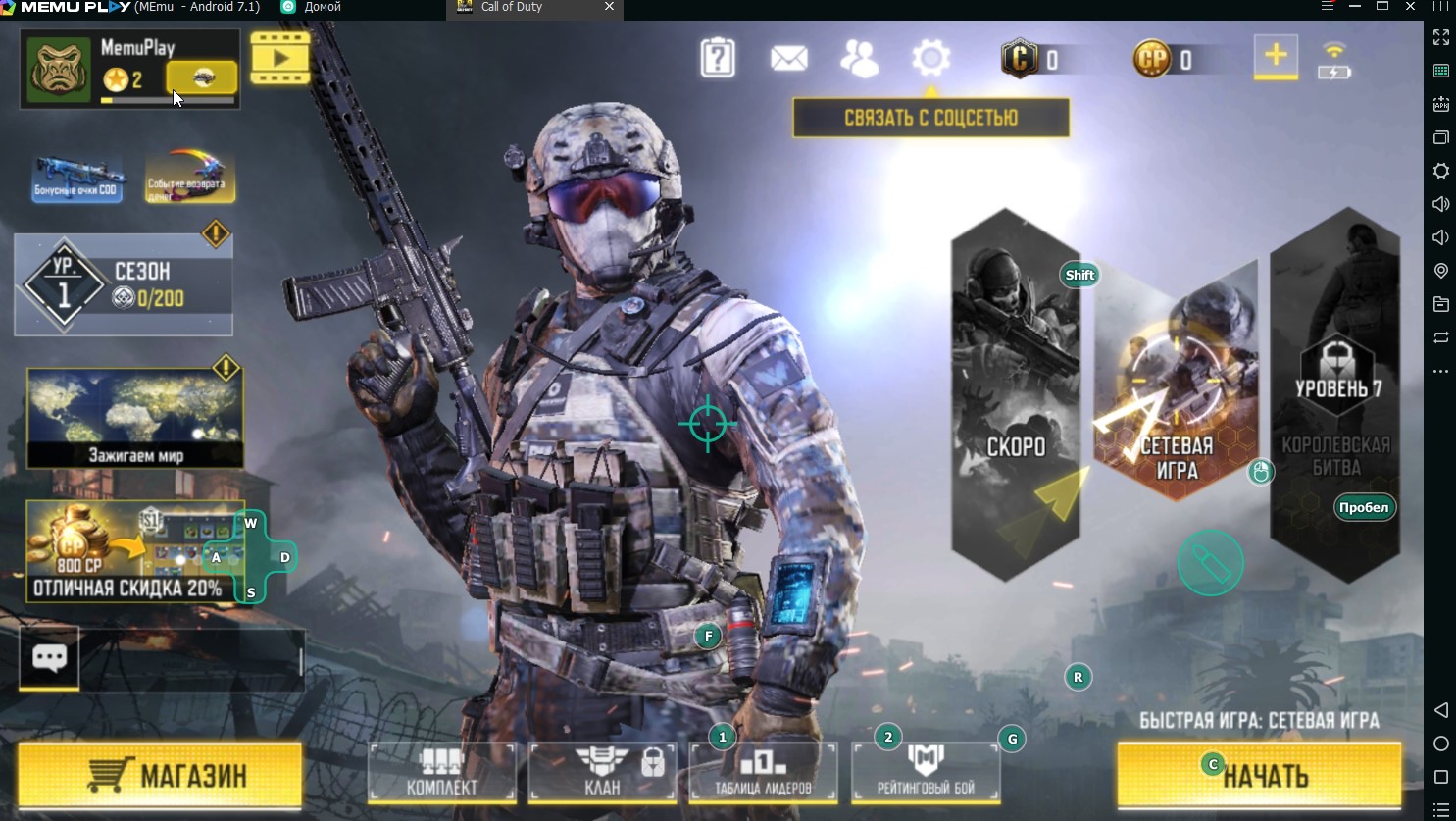Show the ТАБЛИЦА ЛИДЕРОВ leaderboard
The width and height of the screenshot is (1456, 821).
[x=763, y=772]
